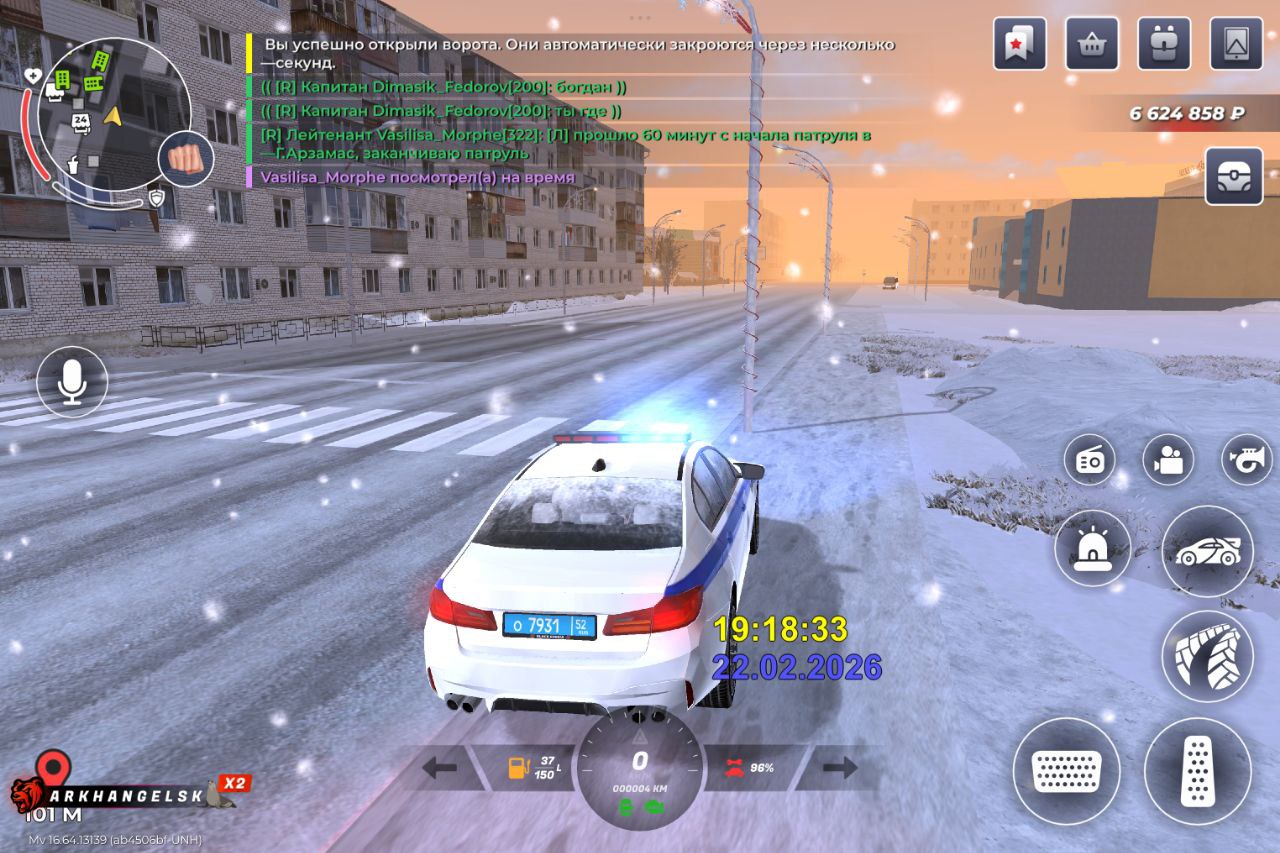The image size is (1280, 853).
Task: Tap the fist icon beside minimap
Action: click(x=185, y=158)
